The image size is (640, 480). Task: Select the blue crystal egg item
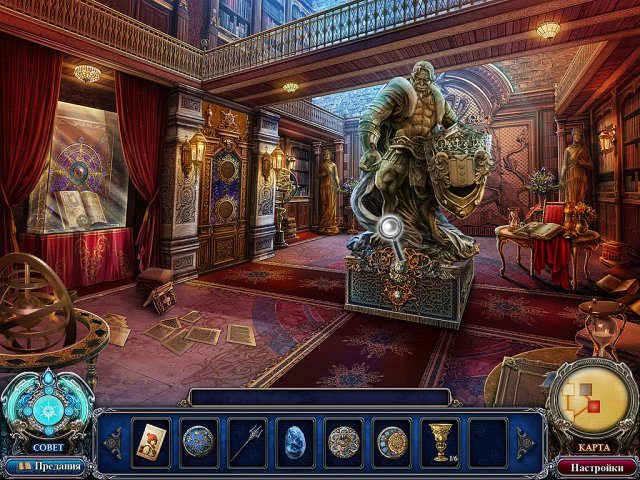[296, 441]
